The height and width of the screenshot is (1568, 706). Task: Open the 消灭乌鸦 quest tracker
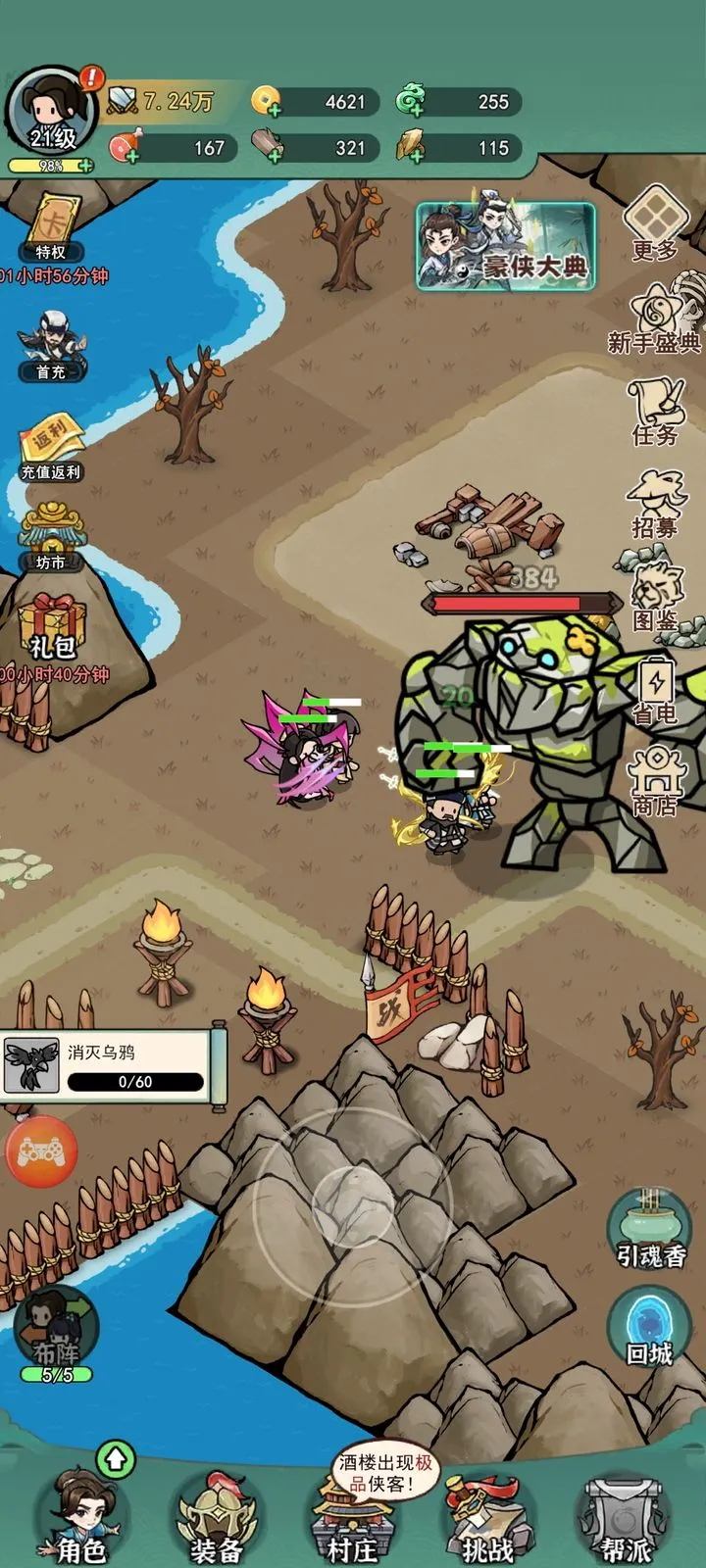tap(110, 1066)
